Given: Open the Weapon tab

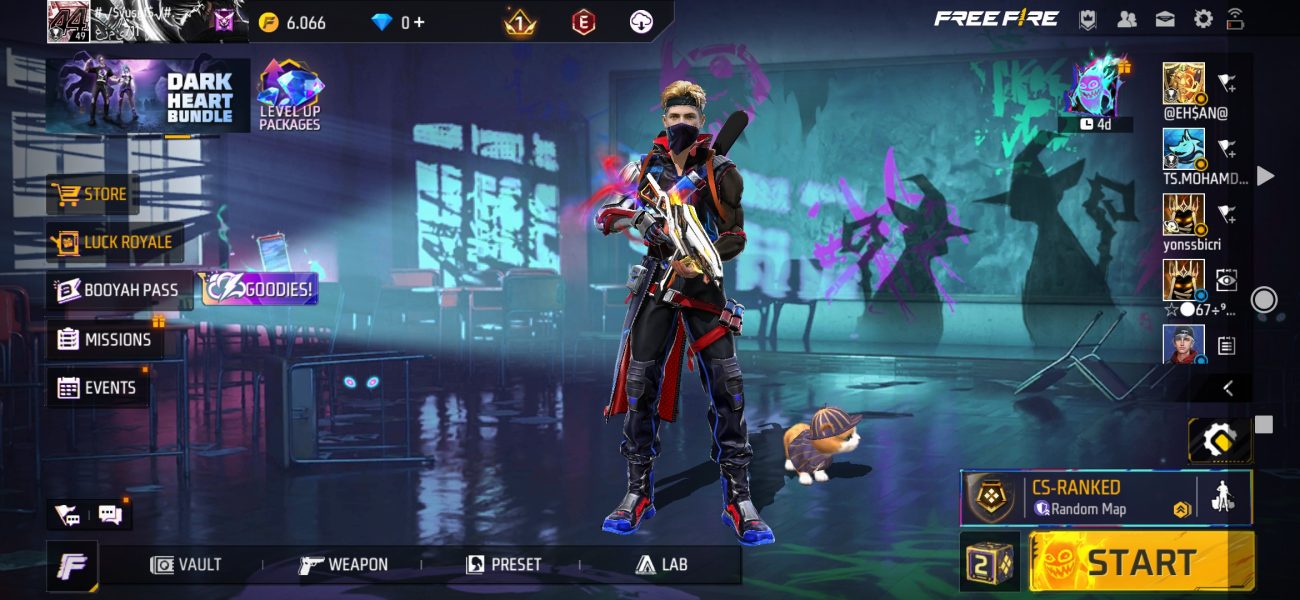Looking at the screenshot, I should pyautogui.click(x=344, y=565).
